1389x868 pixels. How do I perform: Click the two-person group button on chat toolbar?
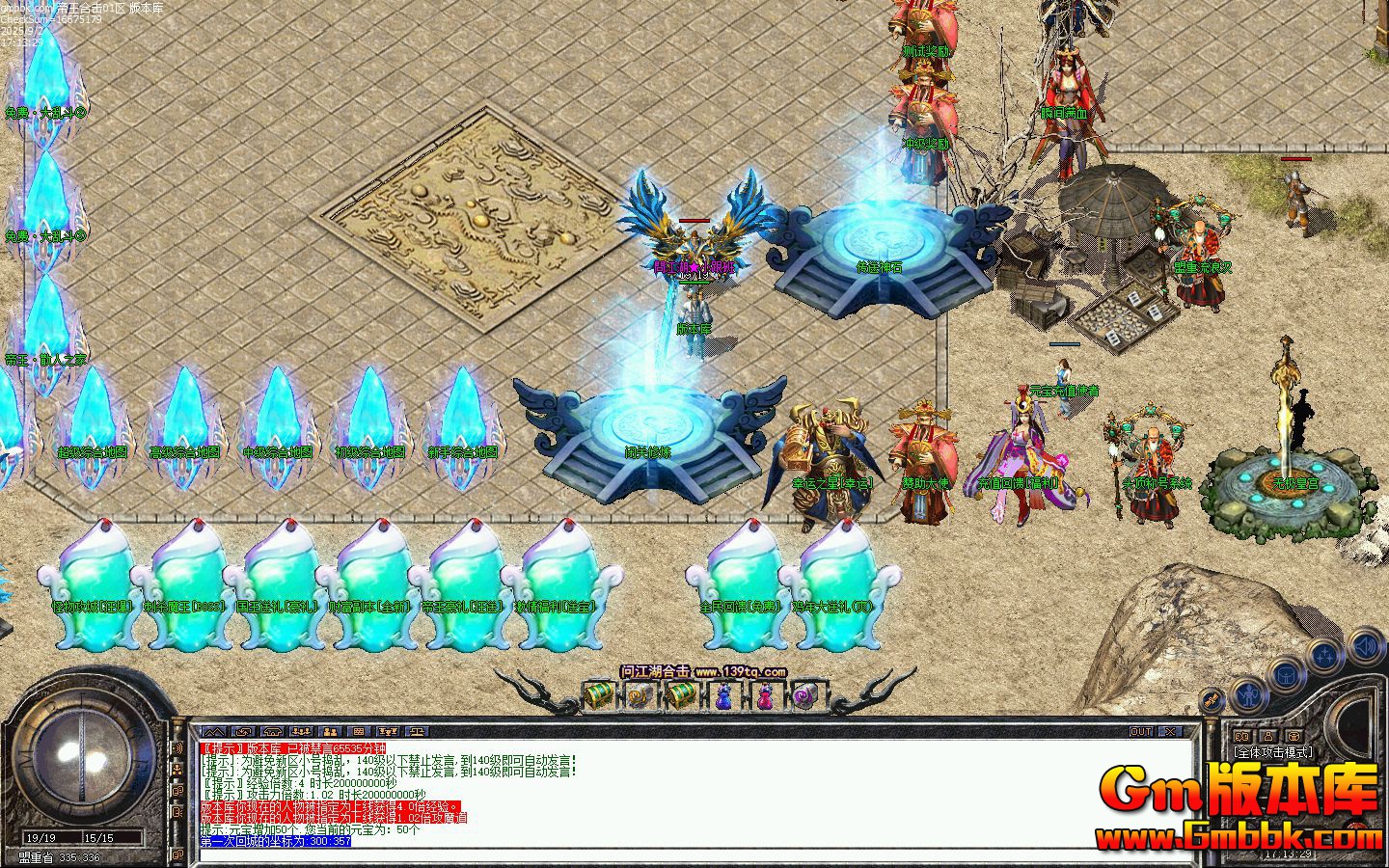tap(330, 732)
